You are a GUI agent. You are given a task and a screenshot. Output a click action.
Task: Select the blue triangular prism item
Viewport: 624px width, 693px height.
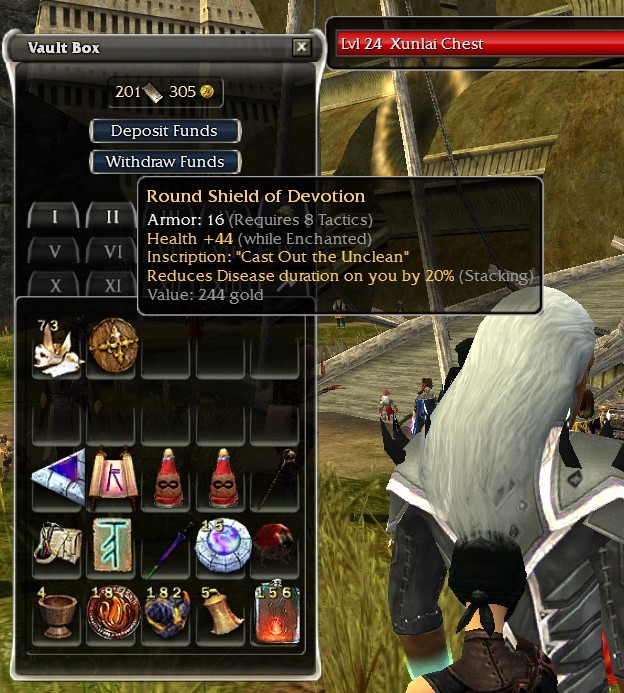click(x=56, y=477)
